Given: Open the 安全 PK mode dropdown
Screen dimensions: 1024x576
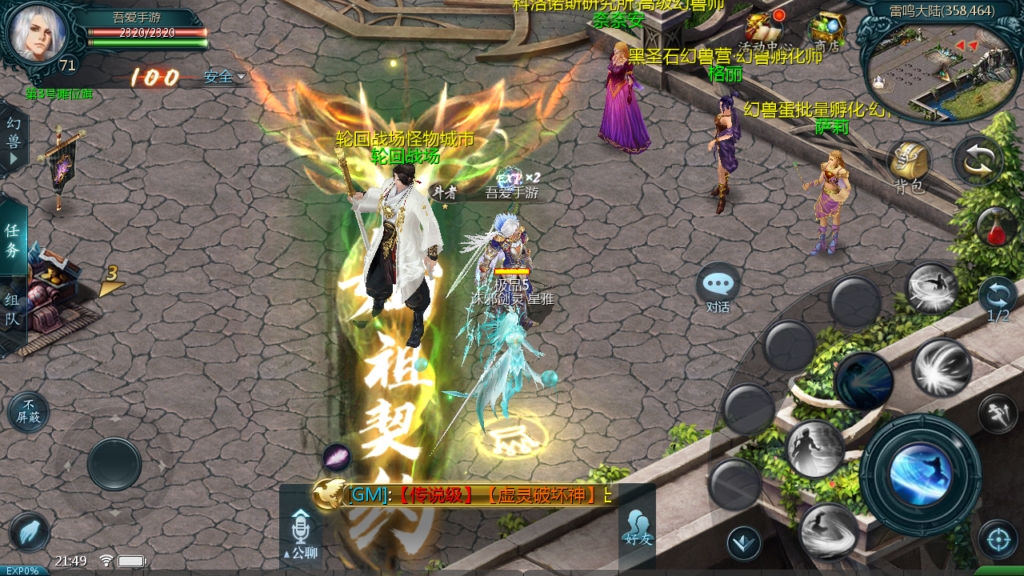Looking at the screenshot, I should click(224, 76).
